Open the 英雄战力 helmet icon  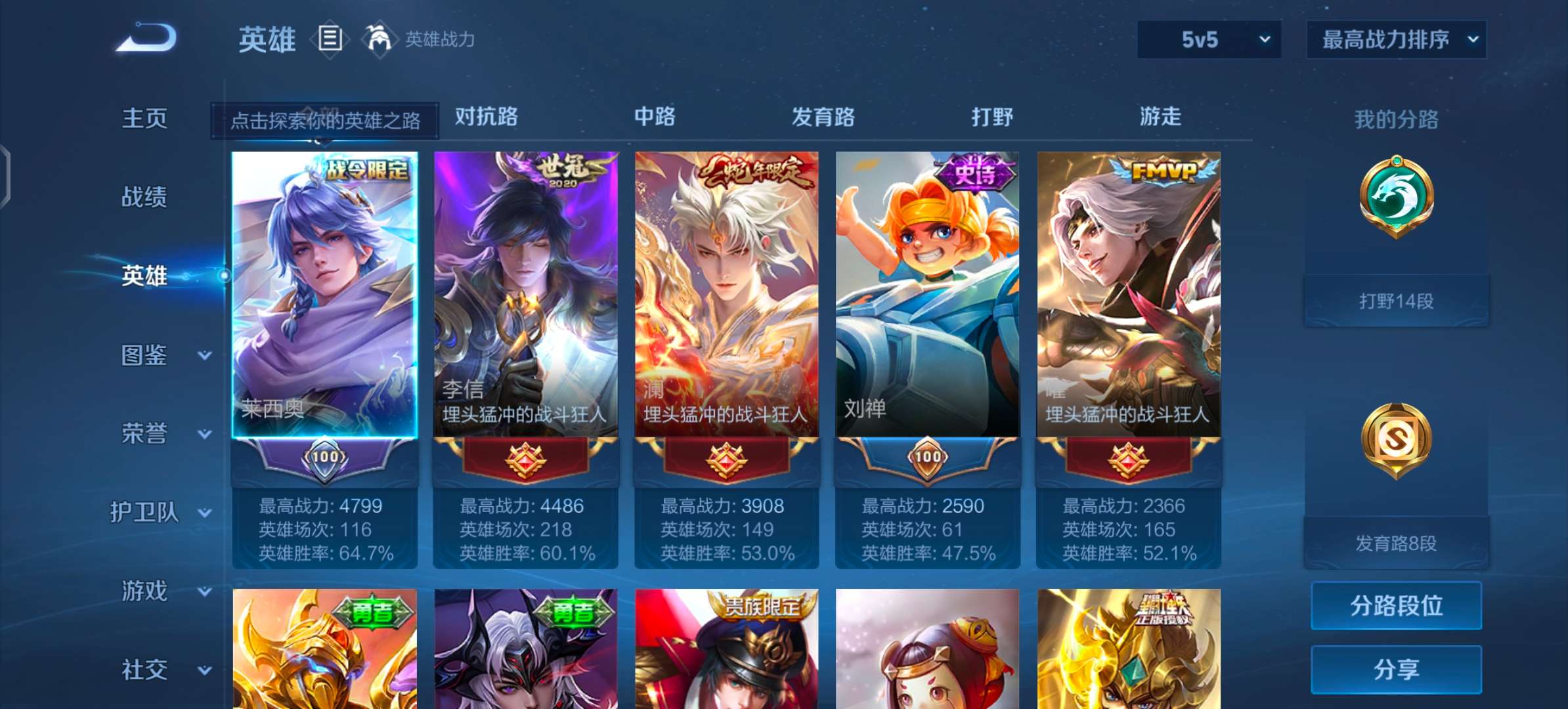pos(381,38)
